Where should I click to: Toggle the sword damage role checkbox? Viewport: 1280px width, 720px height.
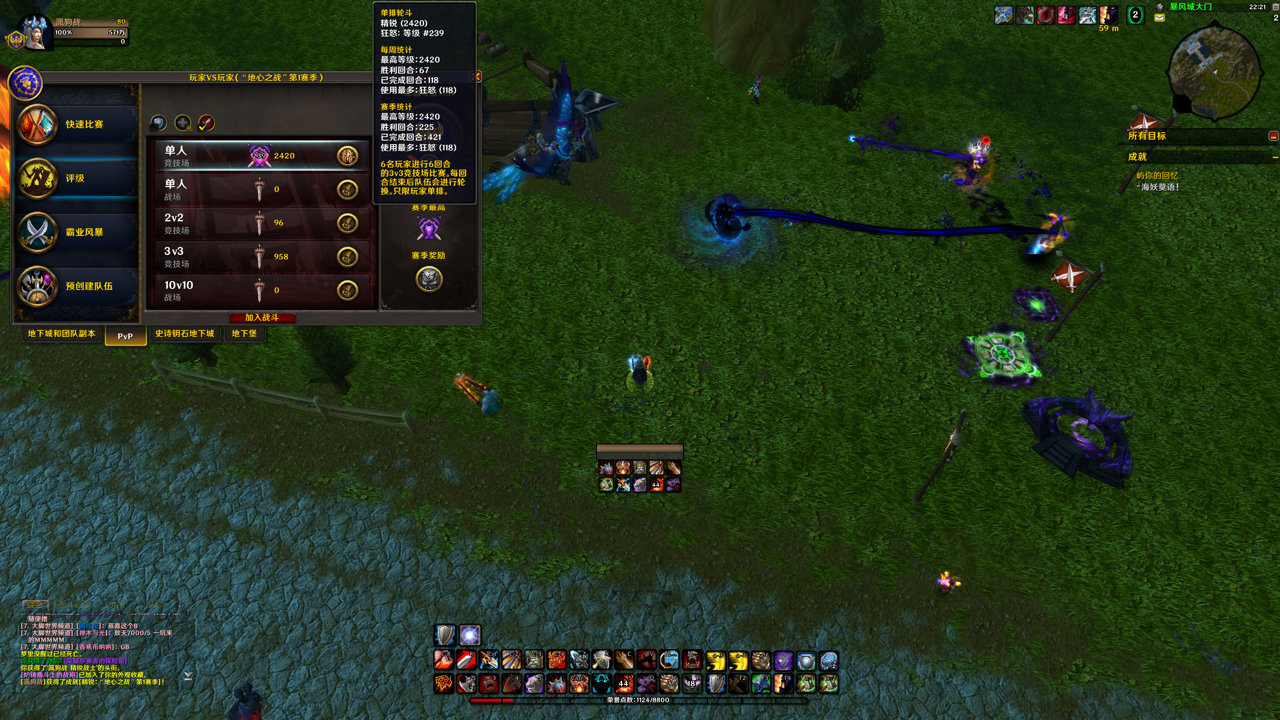click(x=206, y=123)
